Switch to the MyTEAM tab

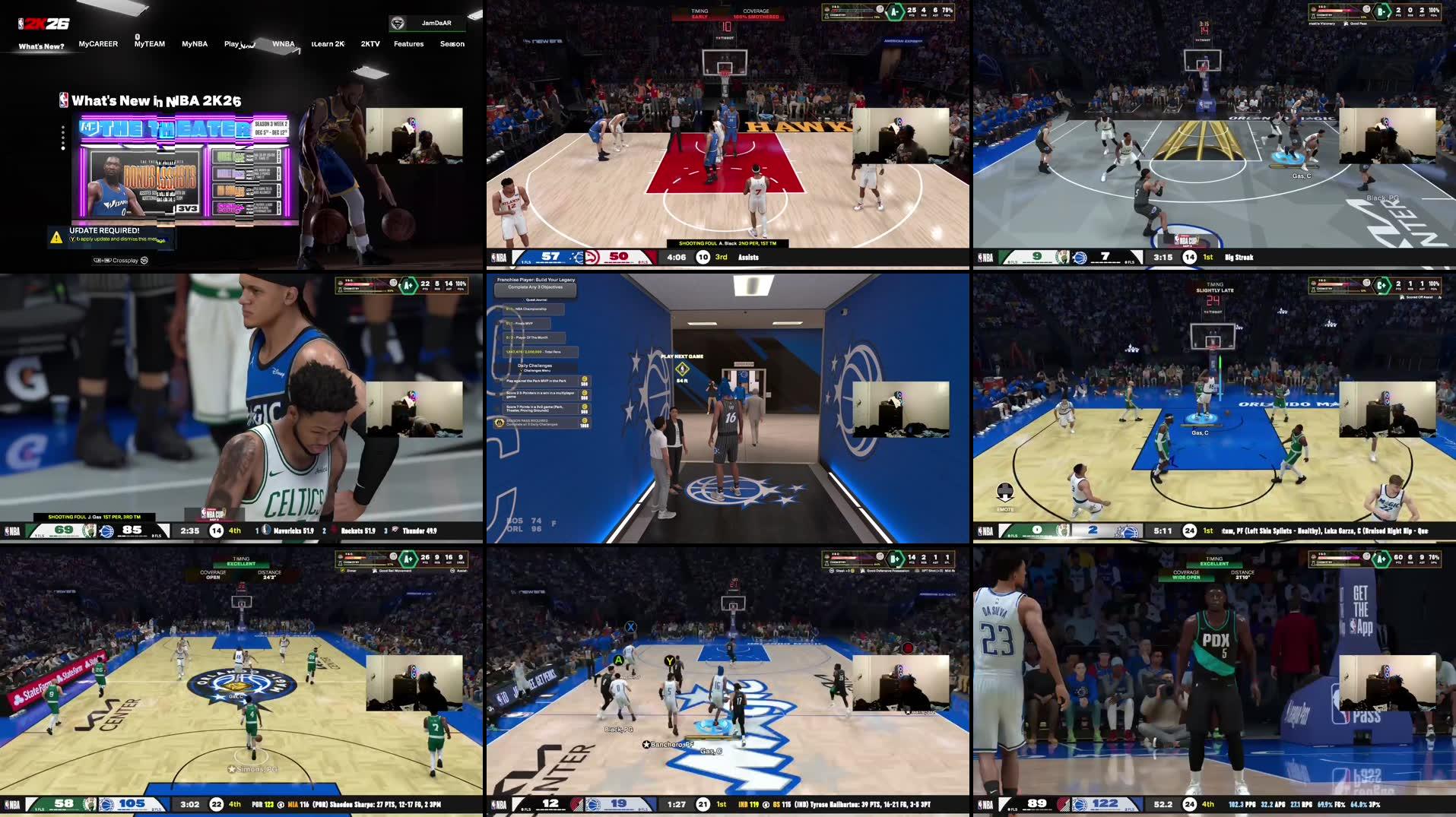[148, 44]
